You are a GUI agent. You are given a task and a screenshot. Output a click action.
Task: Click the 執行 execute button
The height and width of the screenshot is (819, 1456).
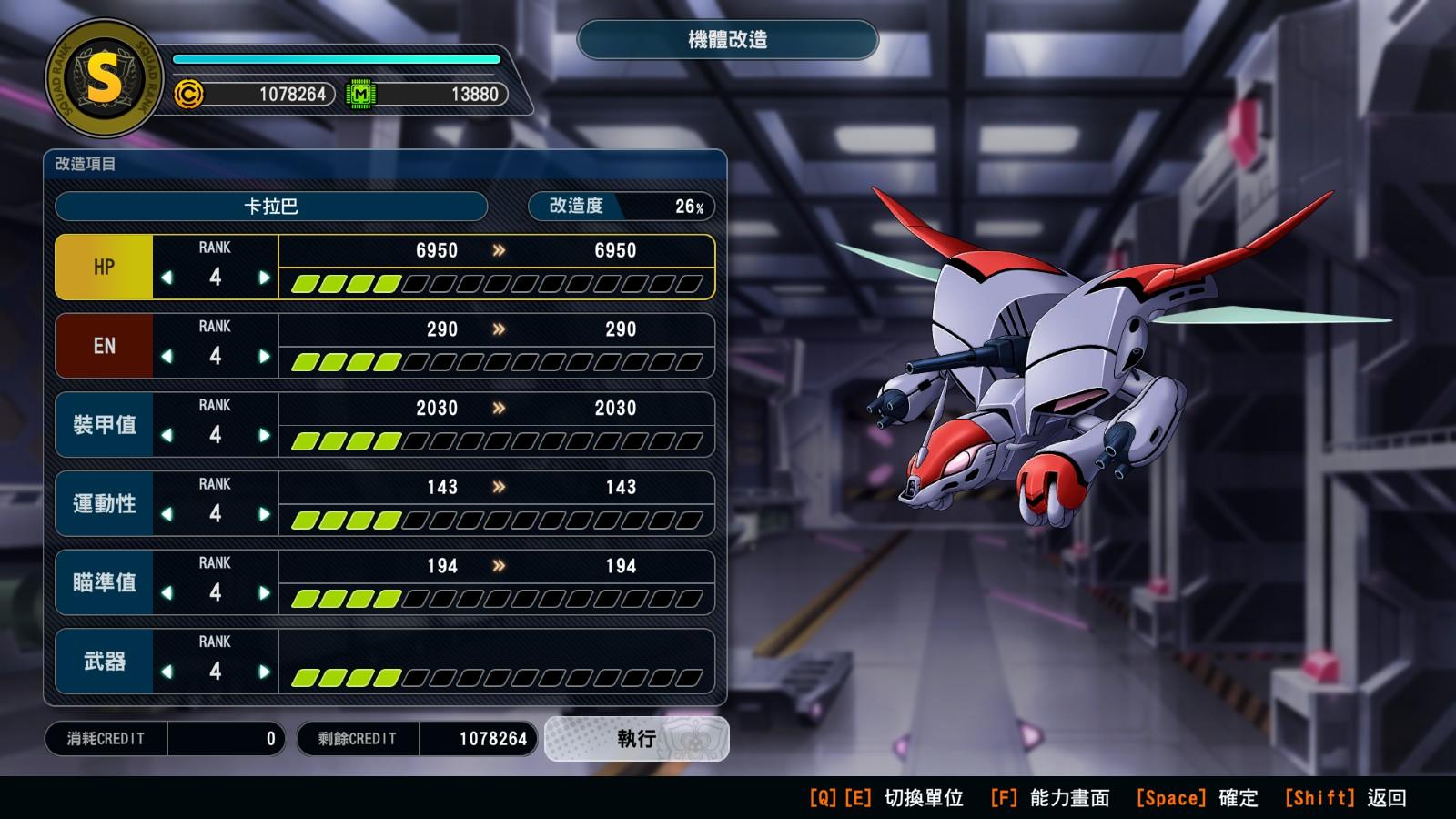click(636, 738)
